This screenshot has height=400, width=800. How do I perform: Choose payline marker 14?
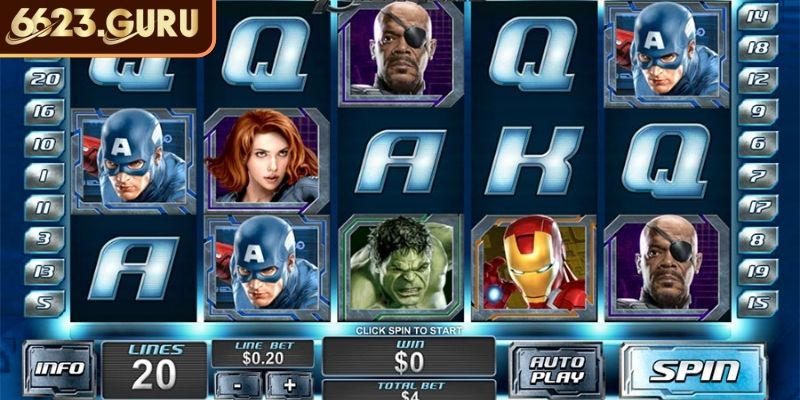point(757,16)
